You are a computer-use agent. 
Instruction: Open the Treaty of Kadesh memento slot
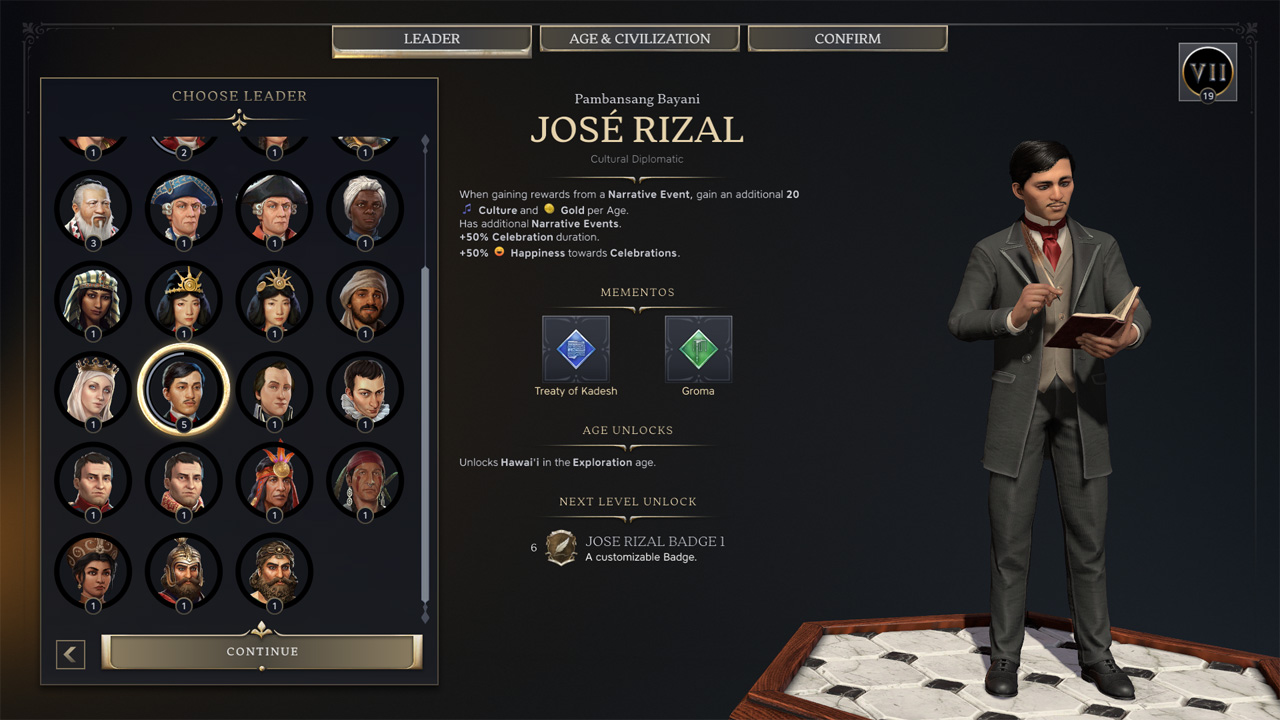pos(576,349)
